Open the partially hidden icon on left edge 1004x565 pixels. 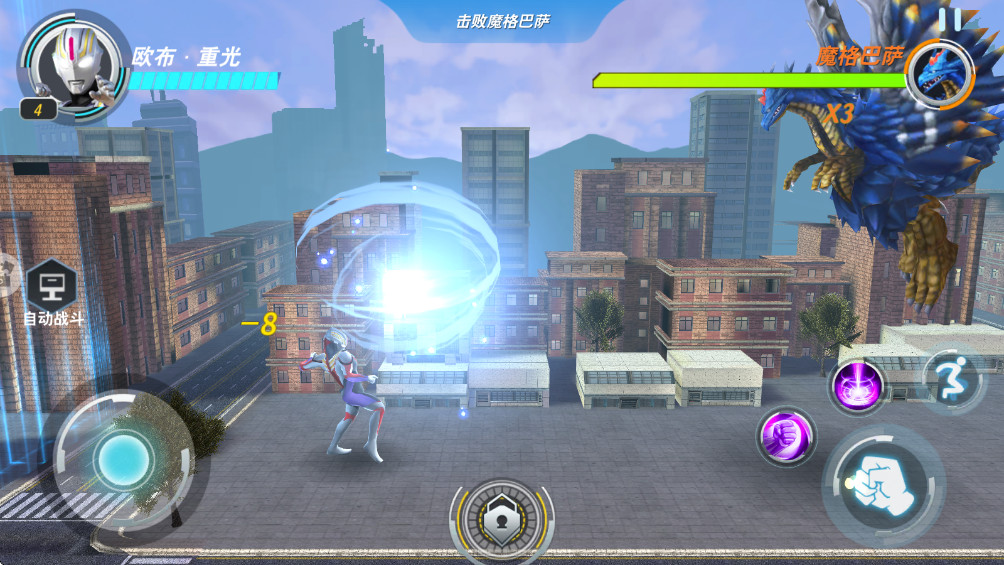point(6,273)
